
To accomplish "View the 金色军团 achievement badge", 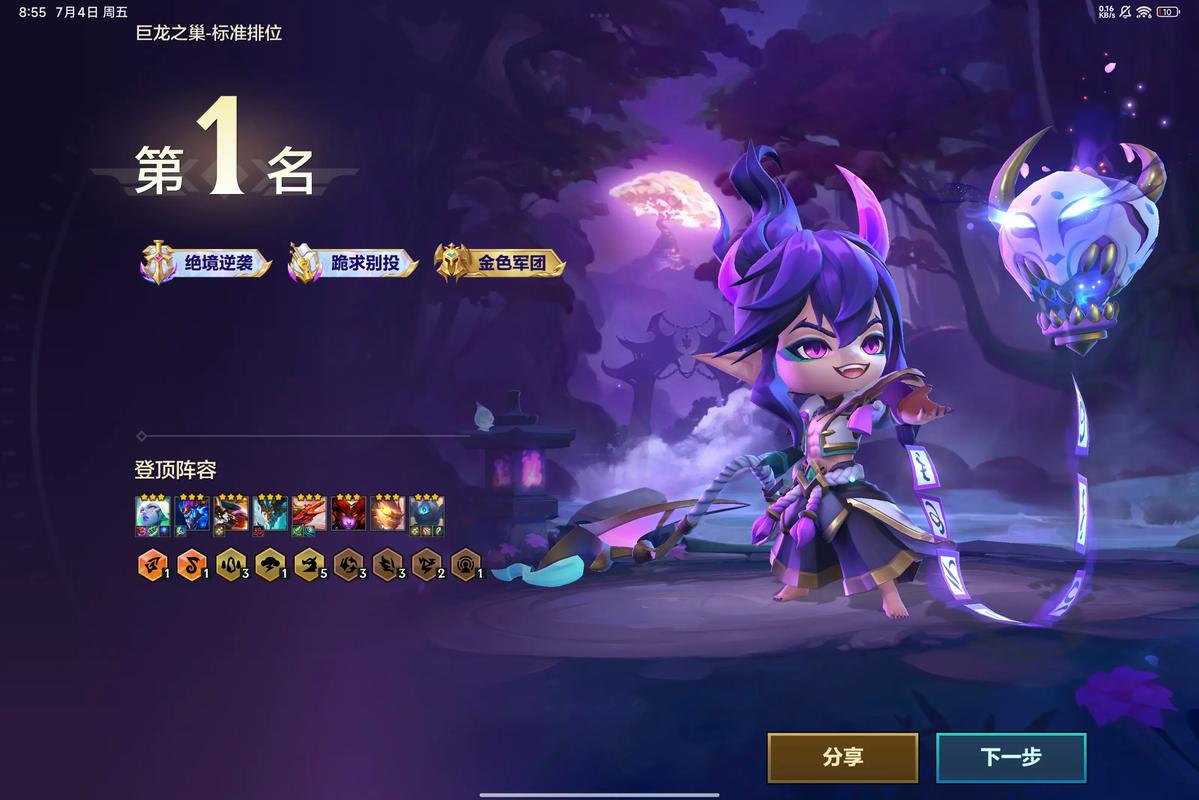I will pyautogui.click(x=500, y=263).
